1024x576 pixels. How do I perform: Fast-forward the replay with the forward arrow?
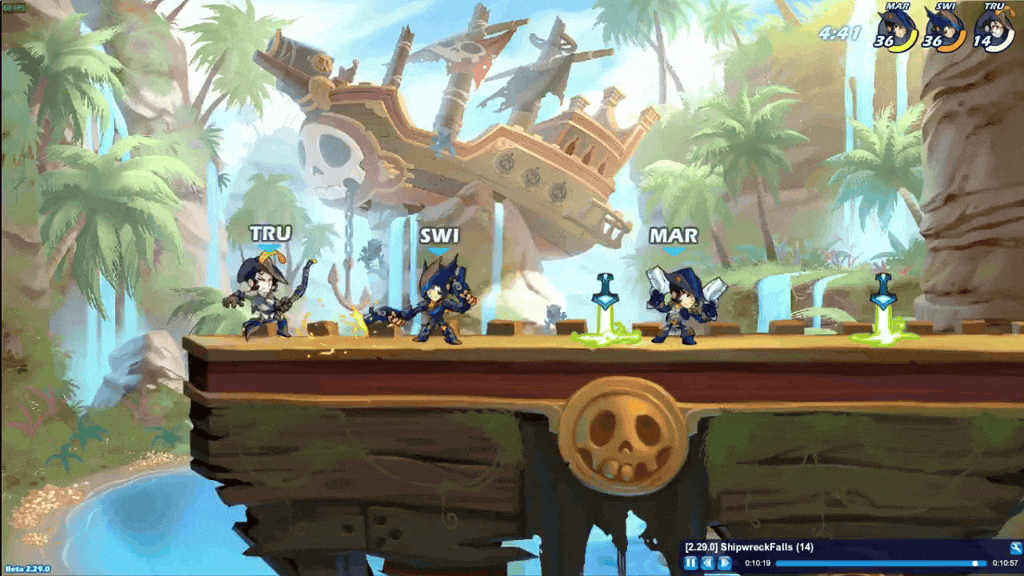click(x=724, y=563)
